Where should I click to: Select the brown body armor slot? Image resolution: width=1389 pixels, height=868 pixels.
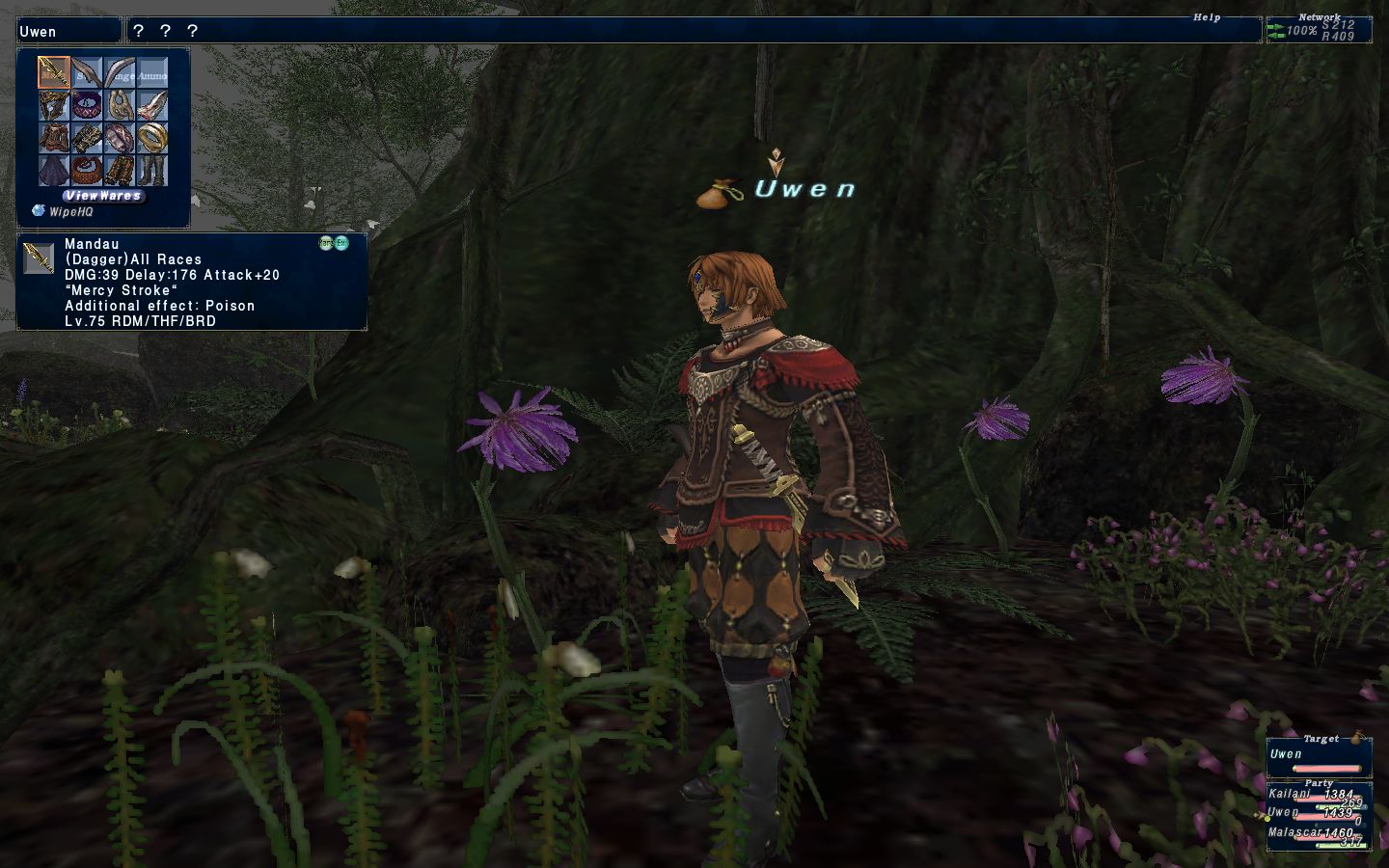pos(54,138)
